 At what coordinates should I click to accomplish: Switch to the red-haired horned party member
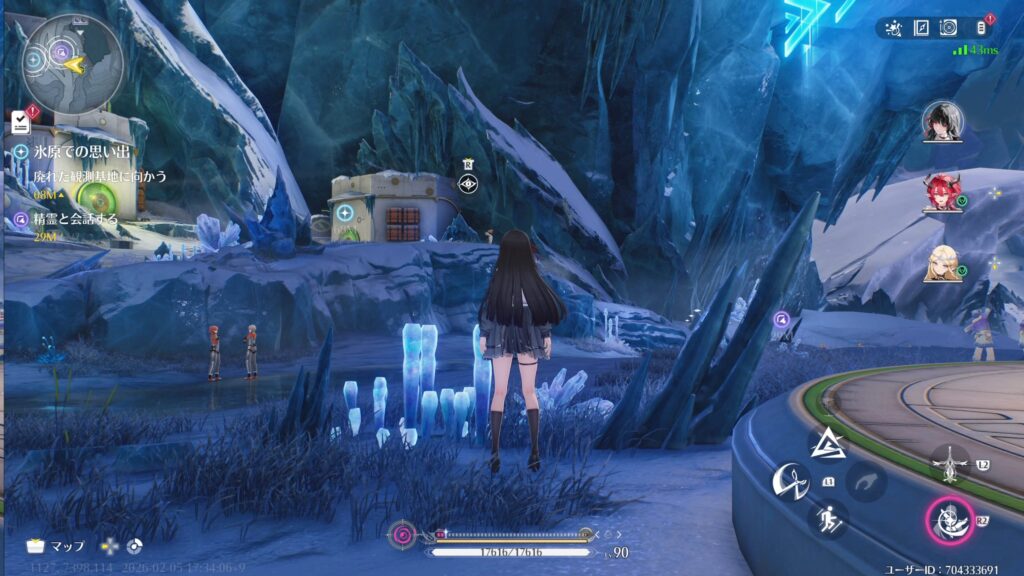(942, 193)
